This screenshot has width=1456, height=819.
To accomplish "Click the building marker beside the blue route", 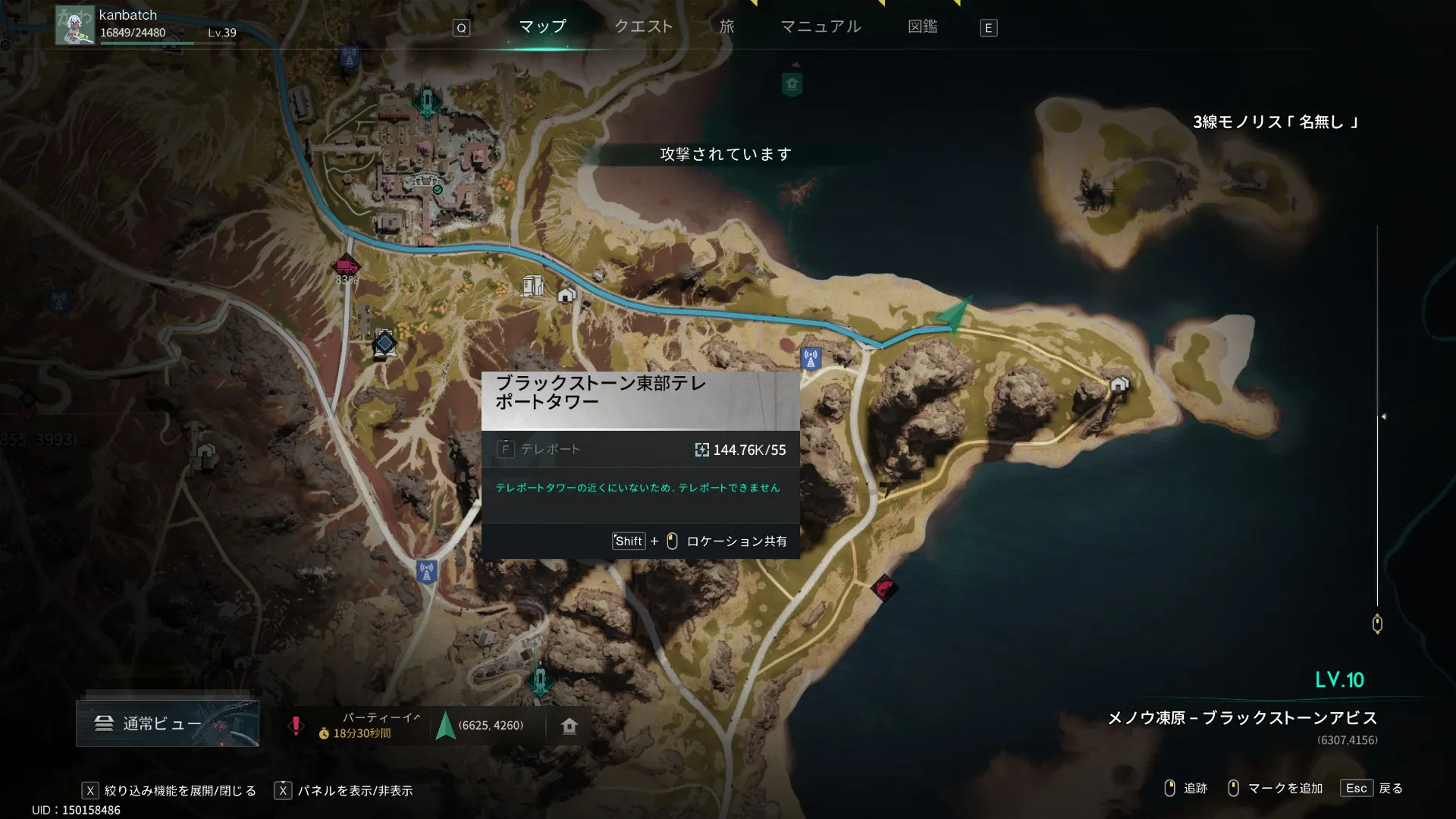I will click(x=532, y=285).
